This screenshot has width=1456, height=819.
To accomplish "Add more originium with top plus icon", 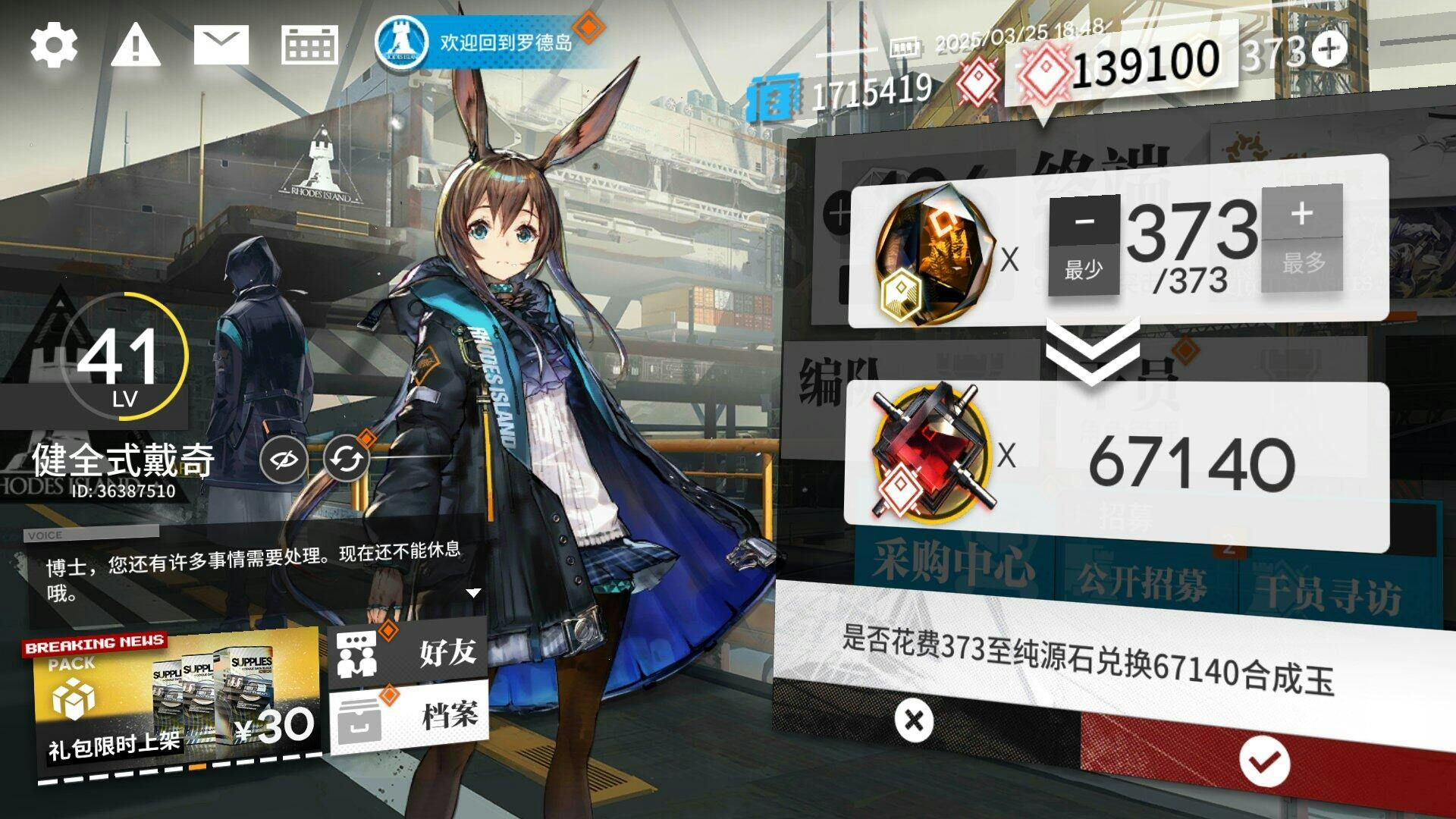I will click(1329, 49).
